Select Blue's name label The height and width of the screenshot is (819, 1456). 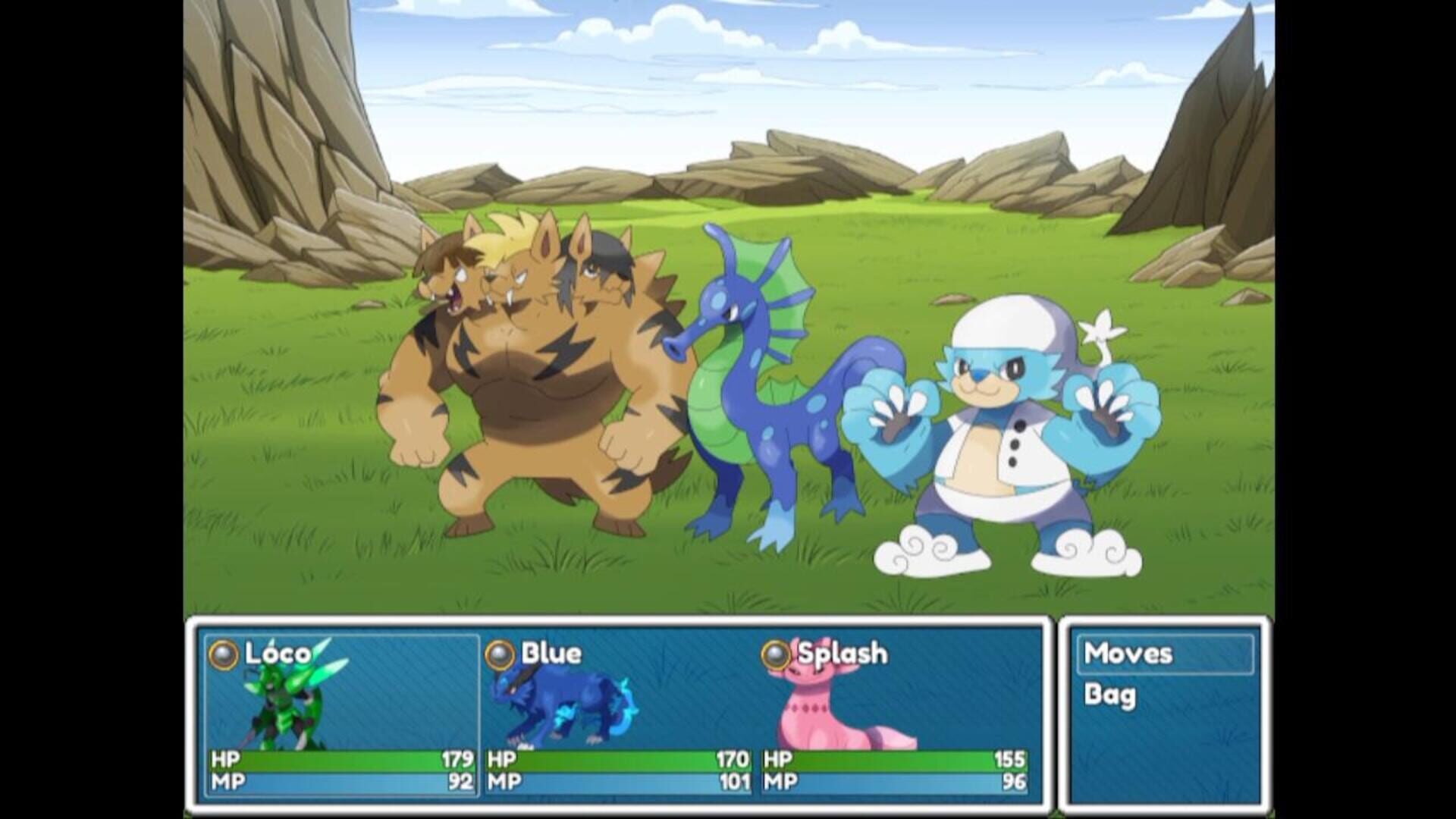tap(550, 652)
